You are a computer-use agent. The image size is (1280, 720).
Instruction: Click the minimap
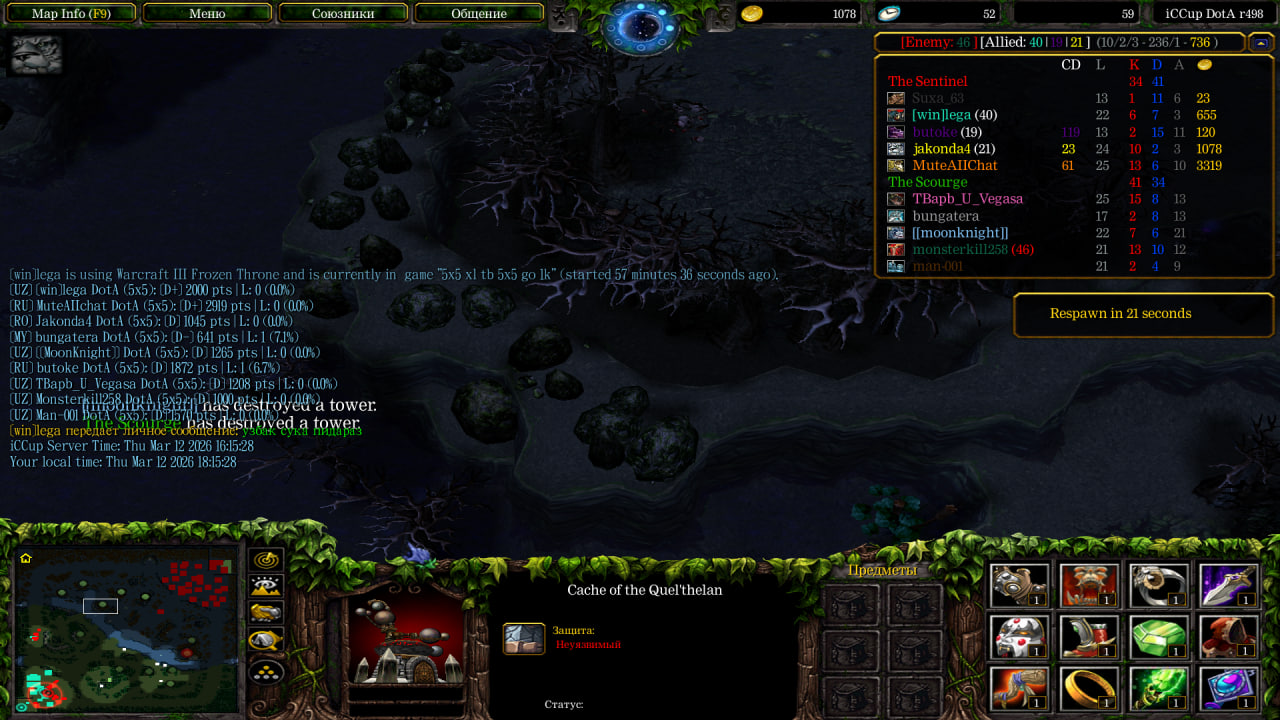tap(127, 628)
